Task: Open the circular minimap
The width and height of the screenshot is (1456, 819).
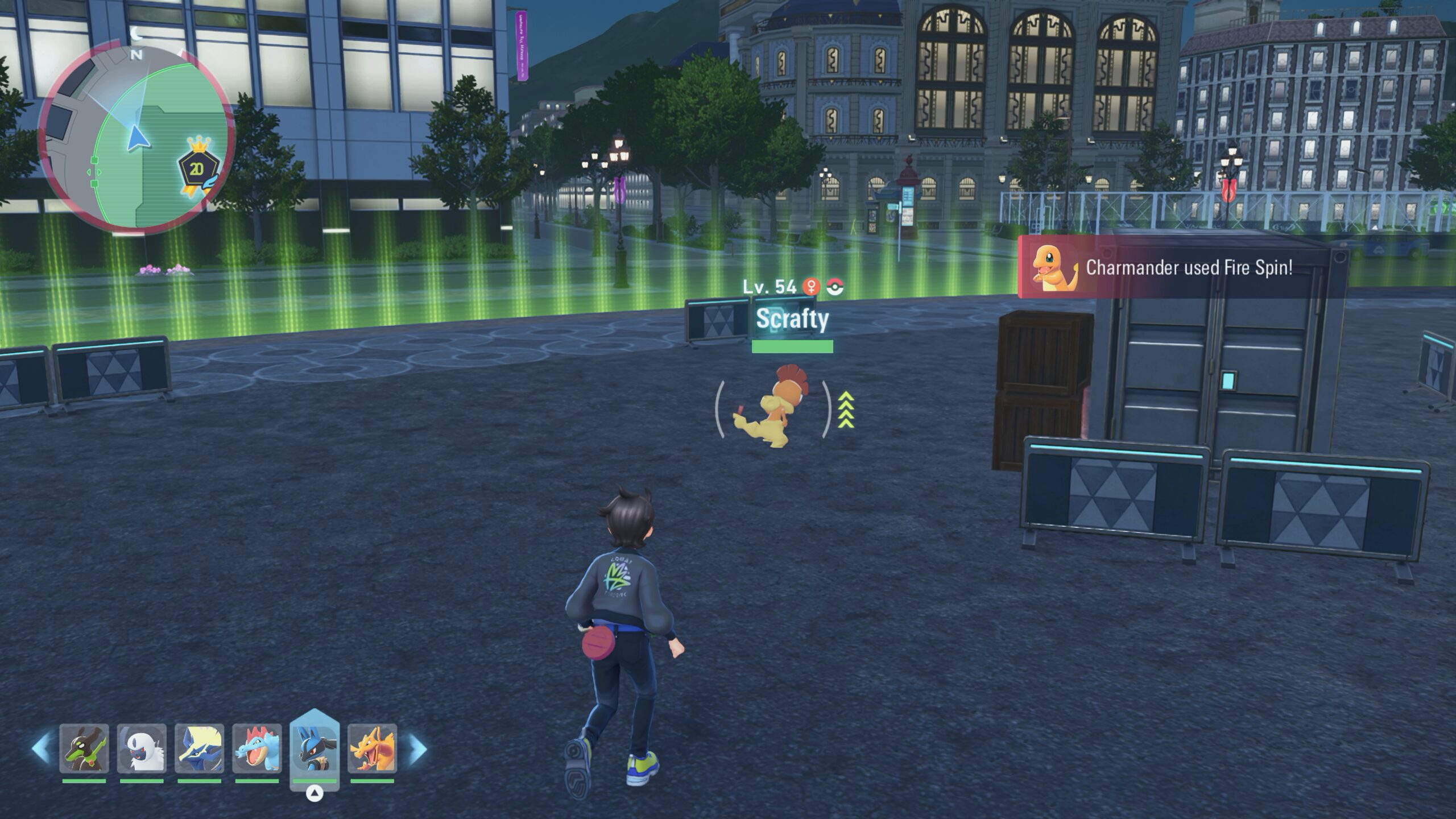Action: 135,140
